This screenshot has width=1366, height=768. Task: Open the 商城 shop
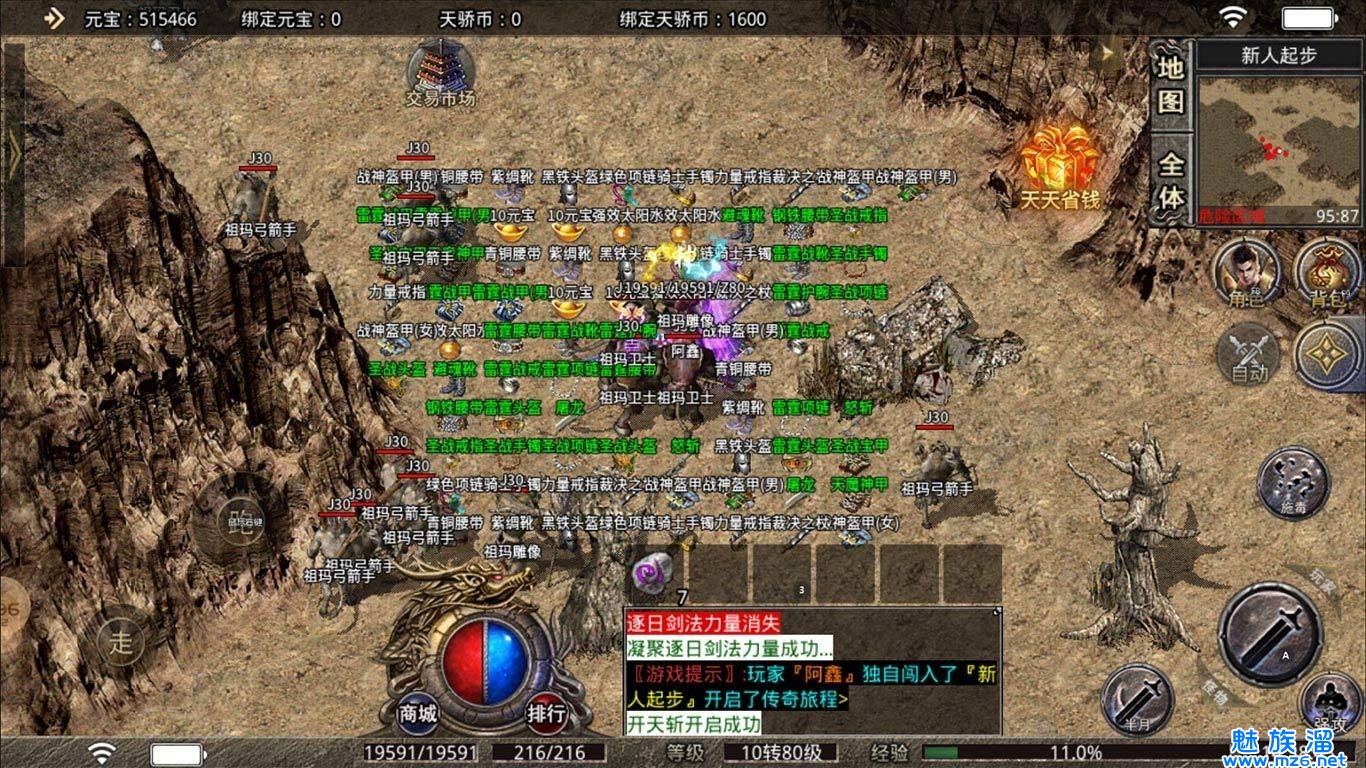(418, 714)
